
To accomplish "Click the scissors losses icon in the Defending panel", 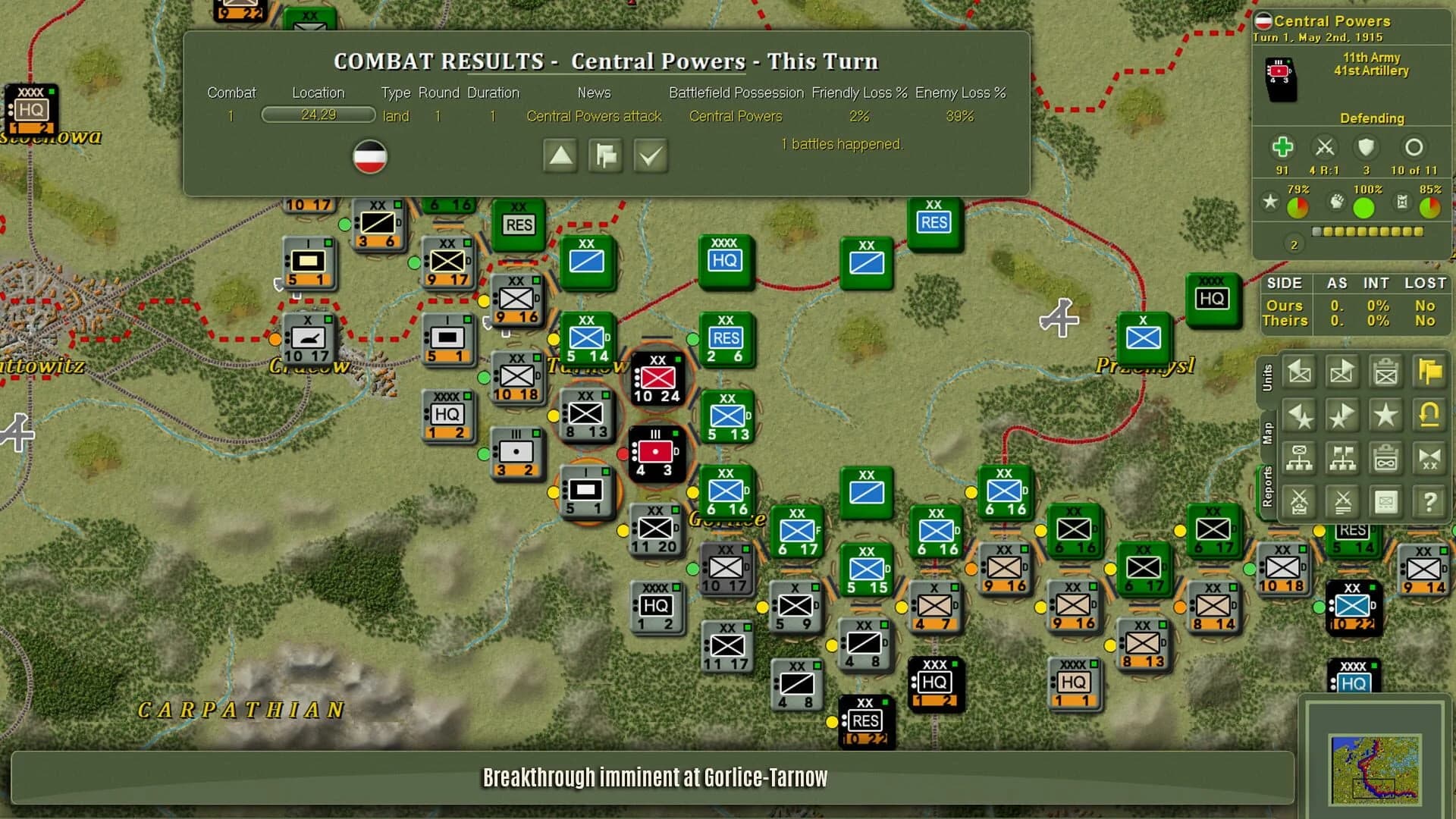I will (x=1326, y=146).
